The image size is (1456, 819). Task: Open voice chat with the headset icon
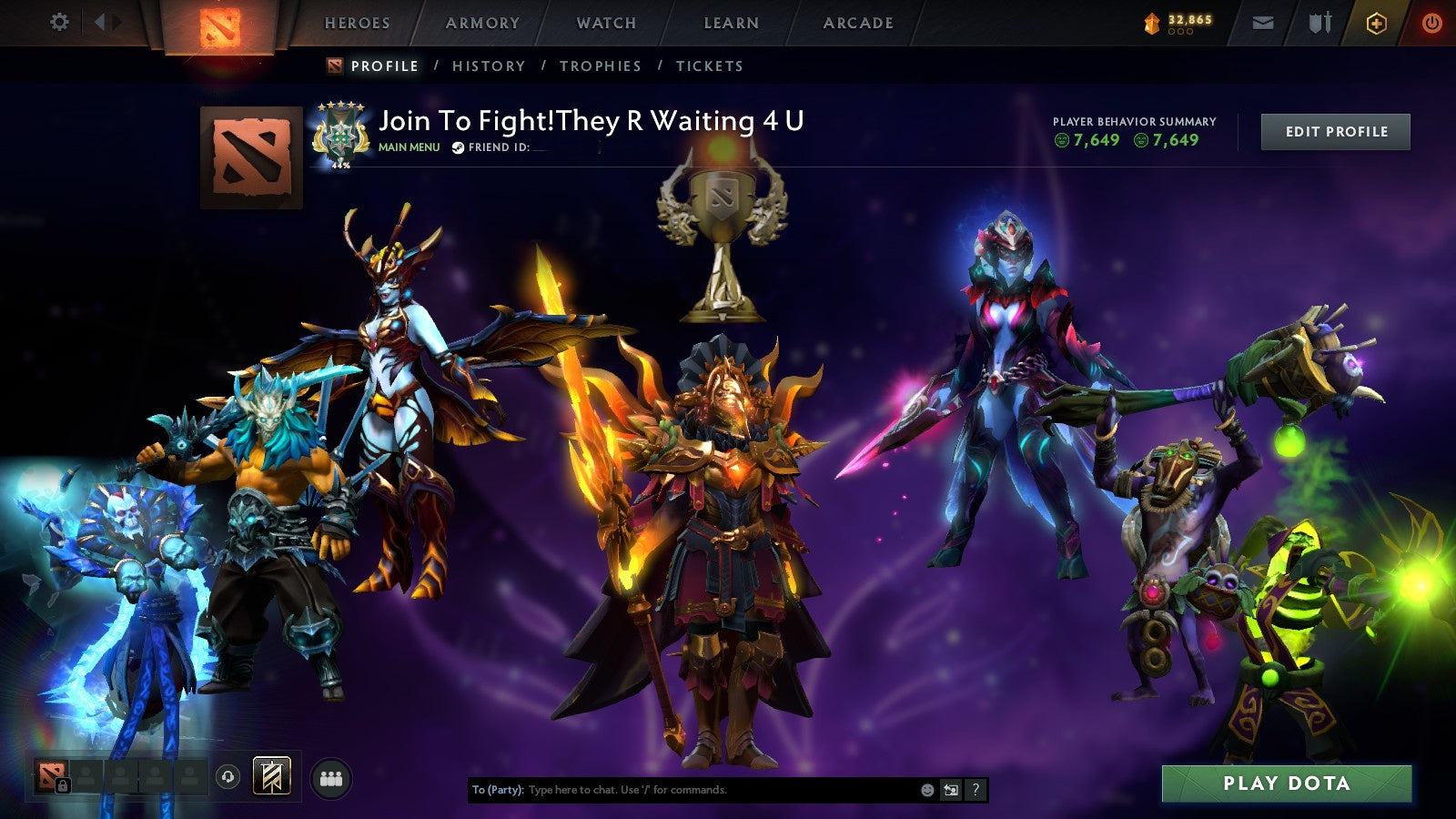click(x=227, y=775)
